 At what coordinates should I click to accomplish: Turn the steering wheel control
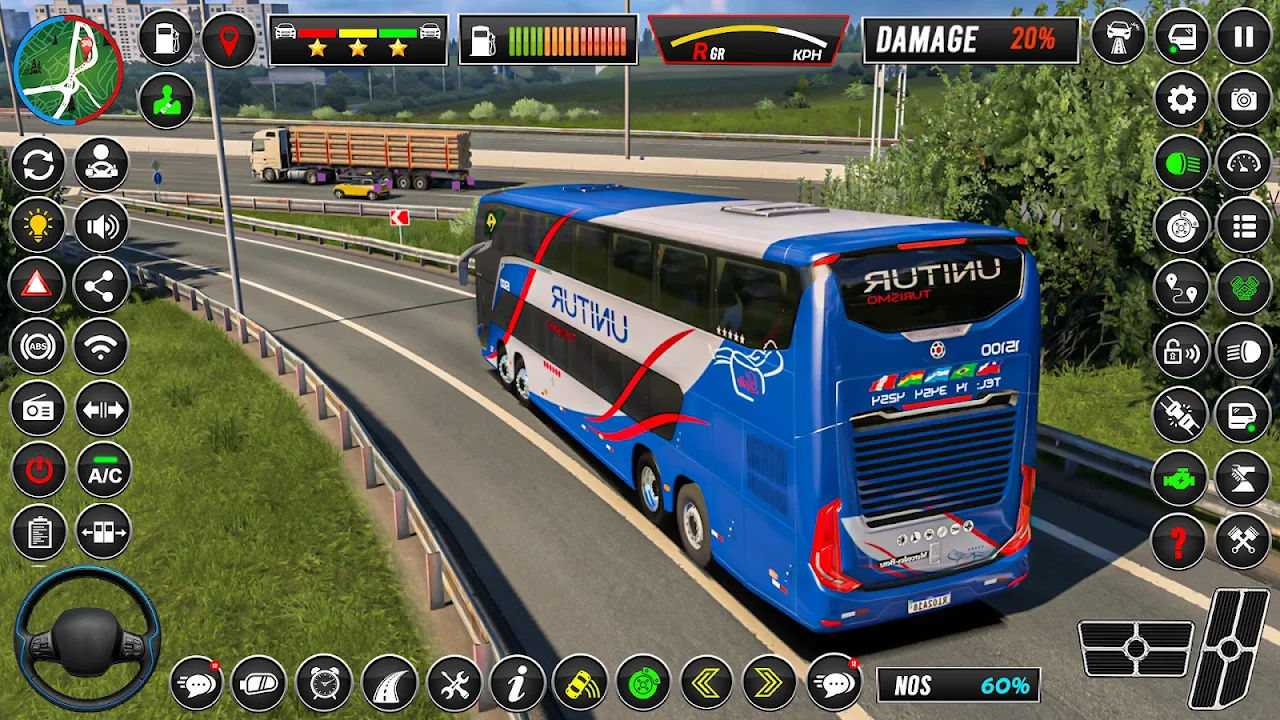point(87,638)
